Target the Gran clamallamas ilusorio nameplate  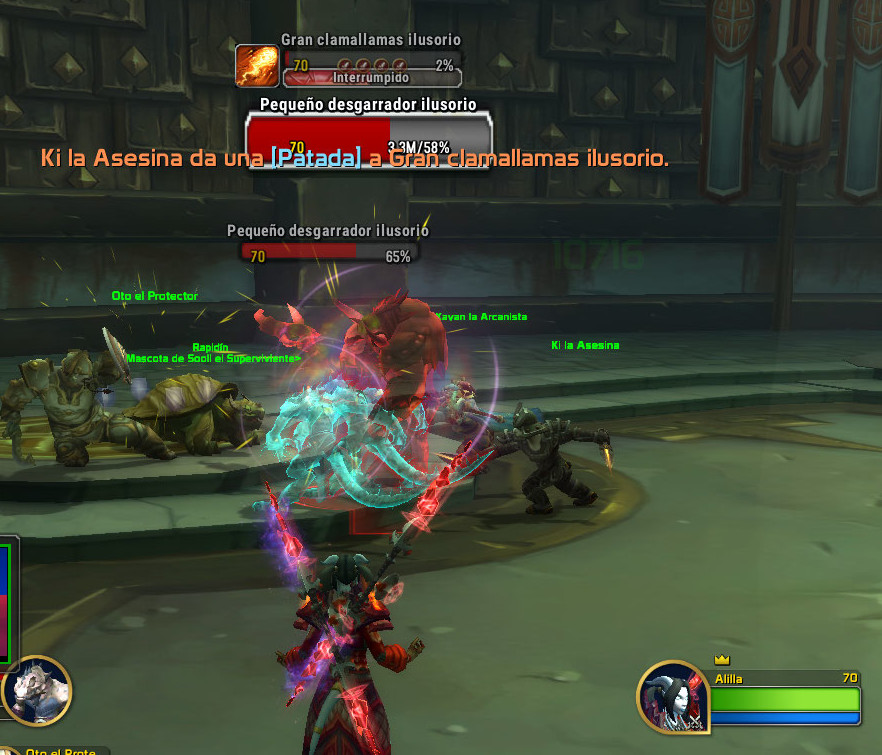[x=370, y=65]
